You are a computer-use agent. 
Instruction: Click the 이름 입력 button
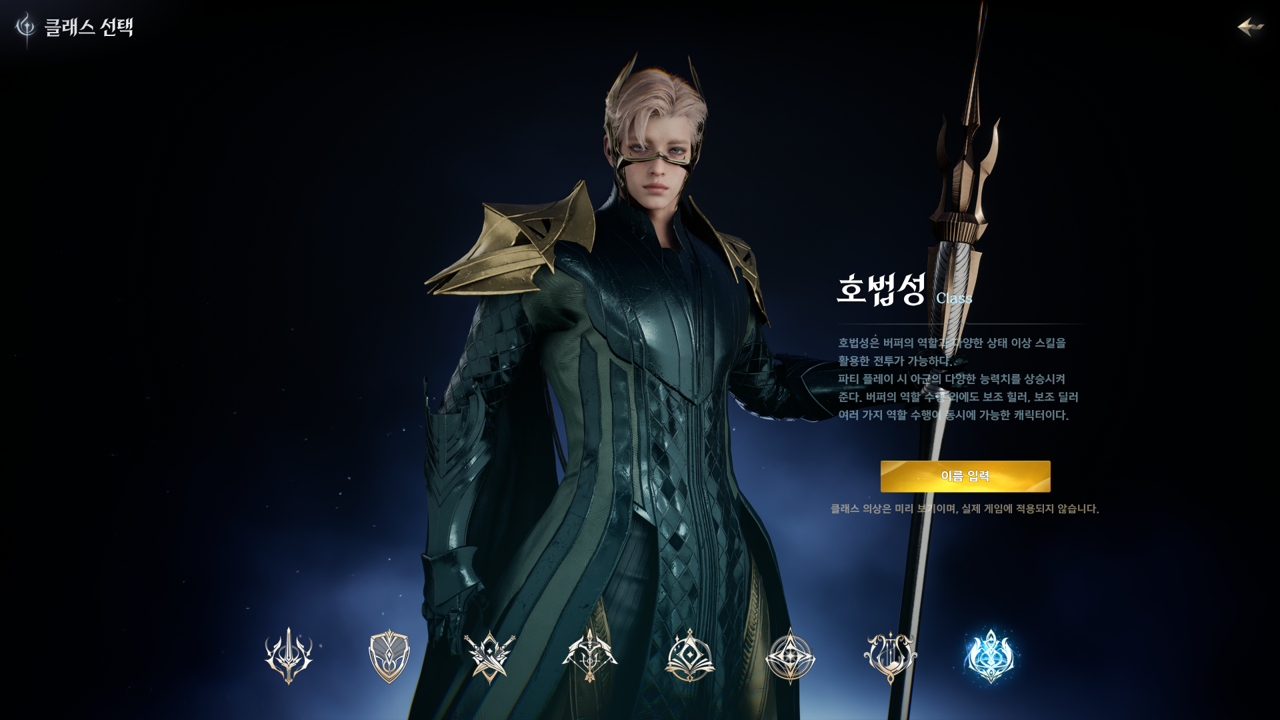pos(965,476)
